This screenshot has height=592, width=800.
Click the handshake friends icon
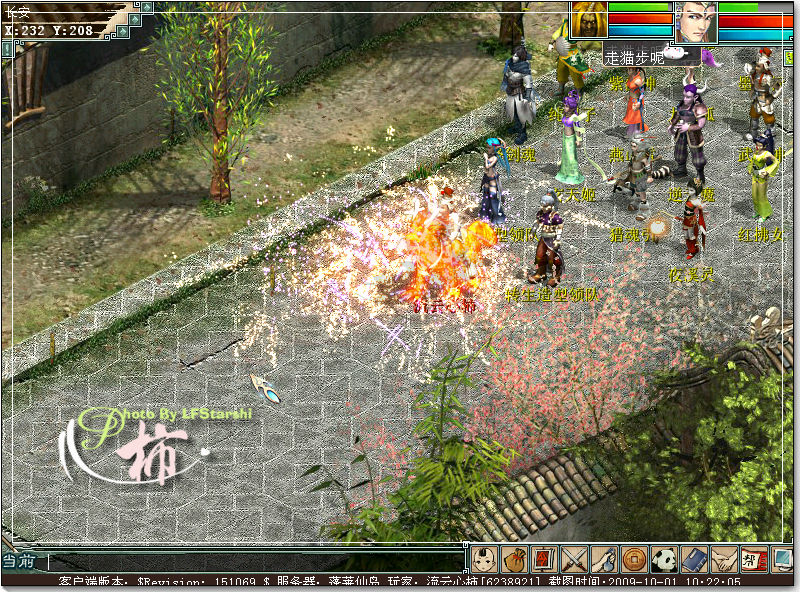tap(723, 559)
